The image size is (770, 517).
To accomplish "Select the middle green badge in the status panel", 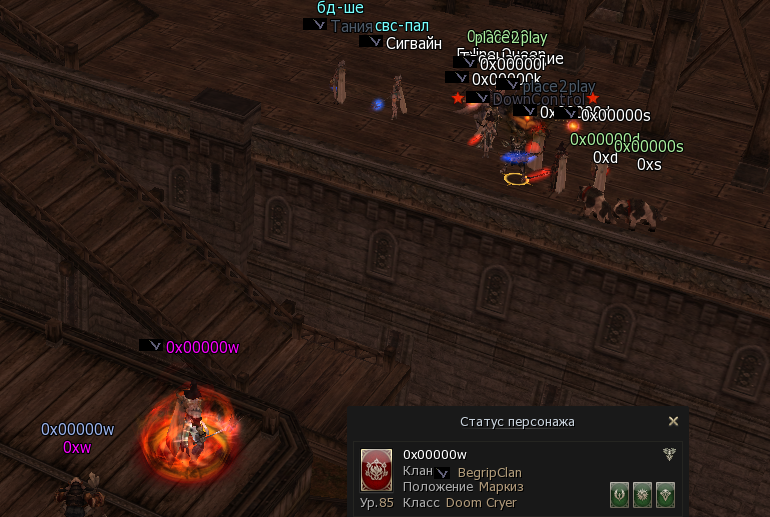I will coord(643,494).
